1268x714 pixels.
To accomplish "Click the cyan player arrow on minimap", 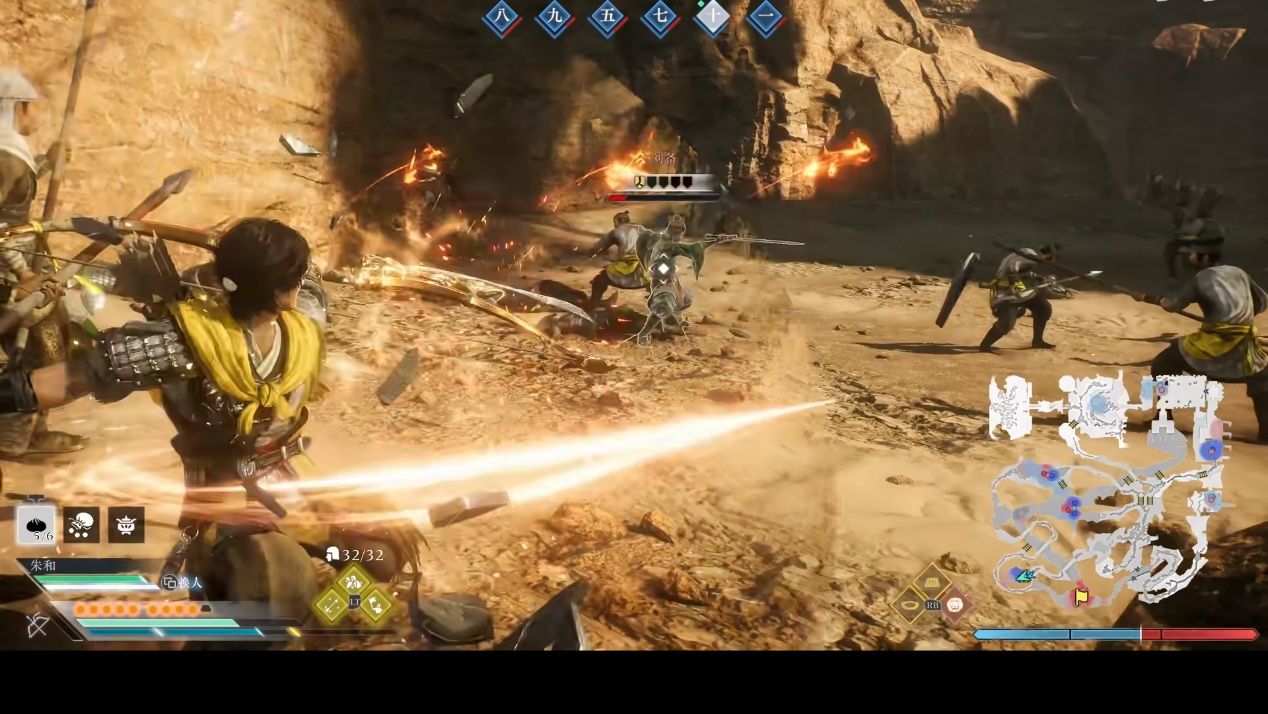I will click(x=1023, y=575).
